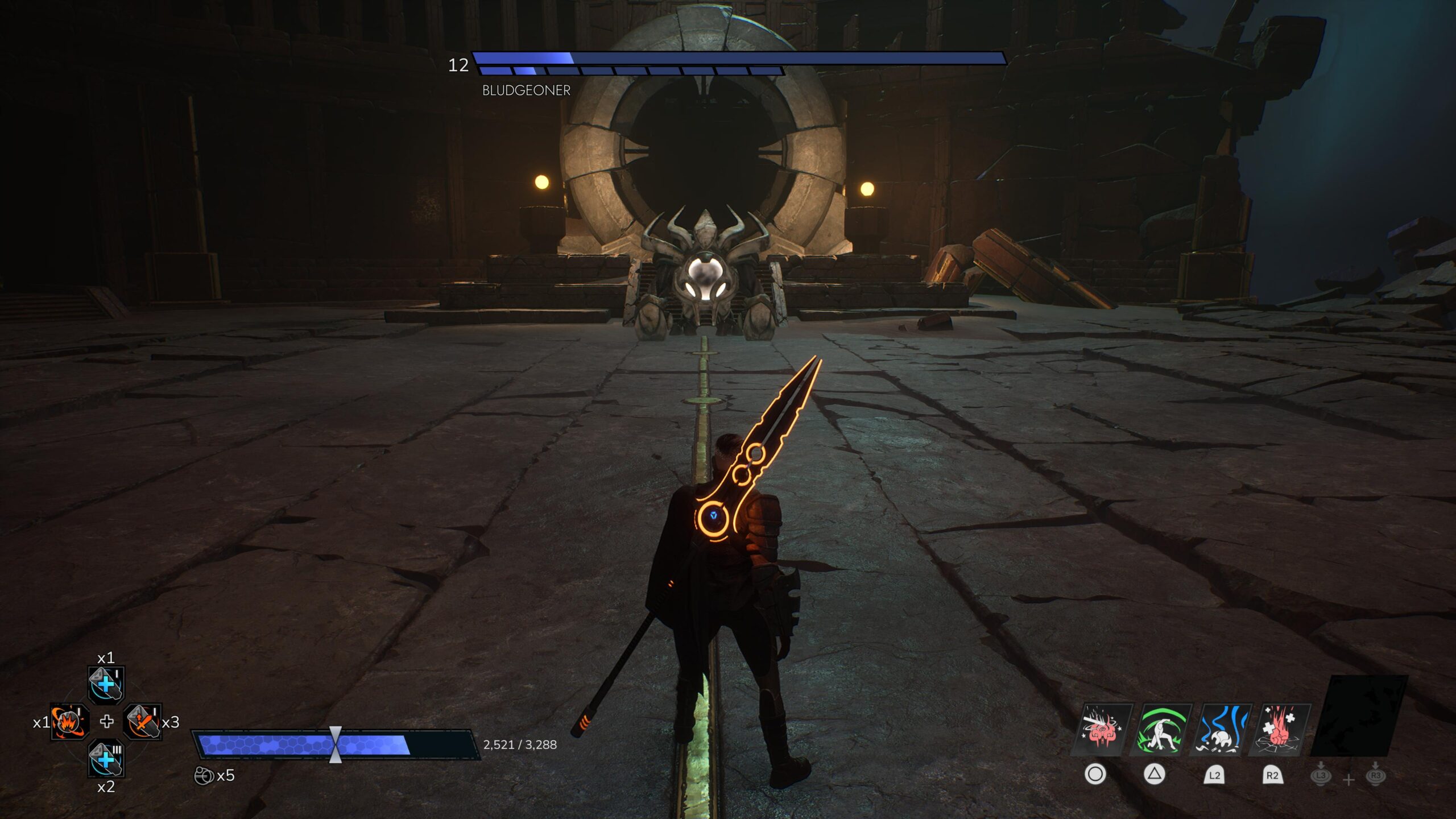1456x819 pixels.
Task: Activate the blue smoke ground-slam ability
Action: point(1221,730)
